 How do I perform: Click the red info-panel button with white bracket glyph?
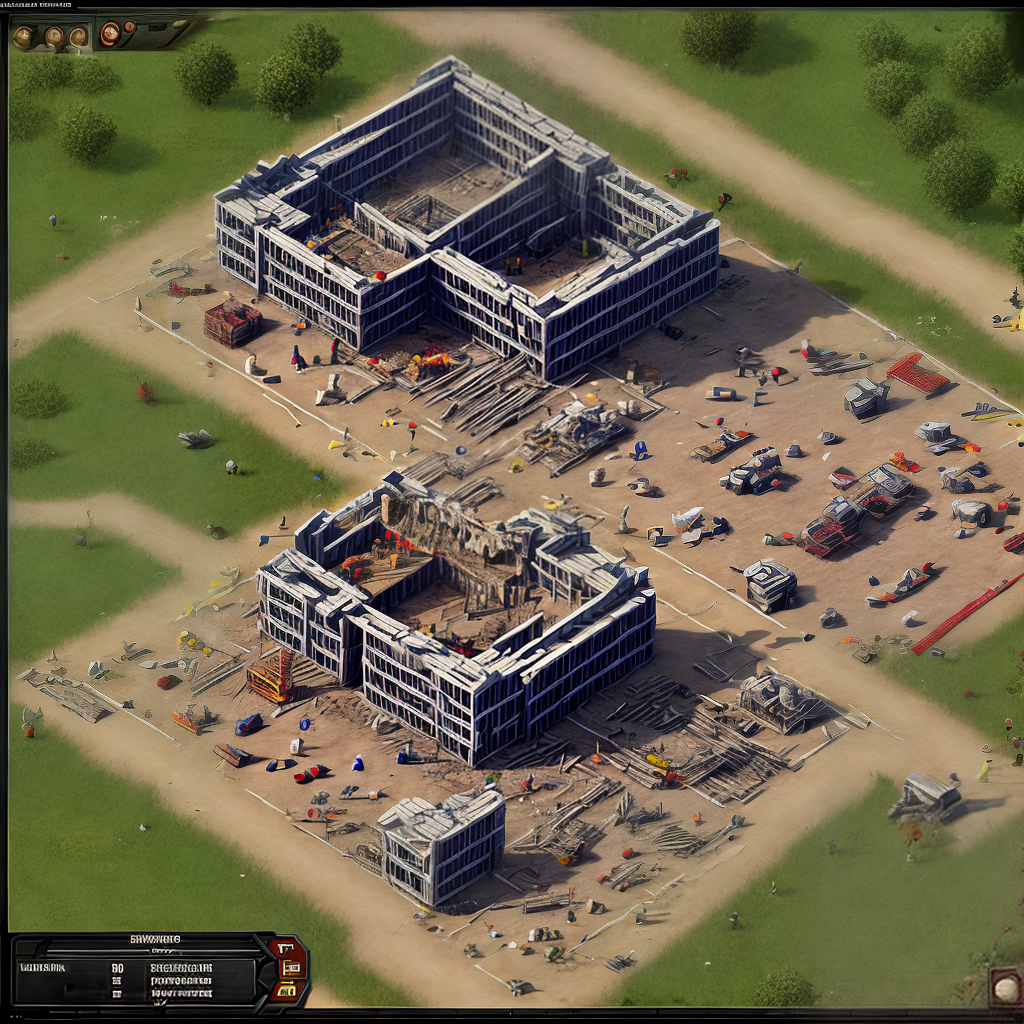(287, 948)
